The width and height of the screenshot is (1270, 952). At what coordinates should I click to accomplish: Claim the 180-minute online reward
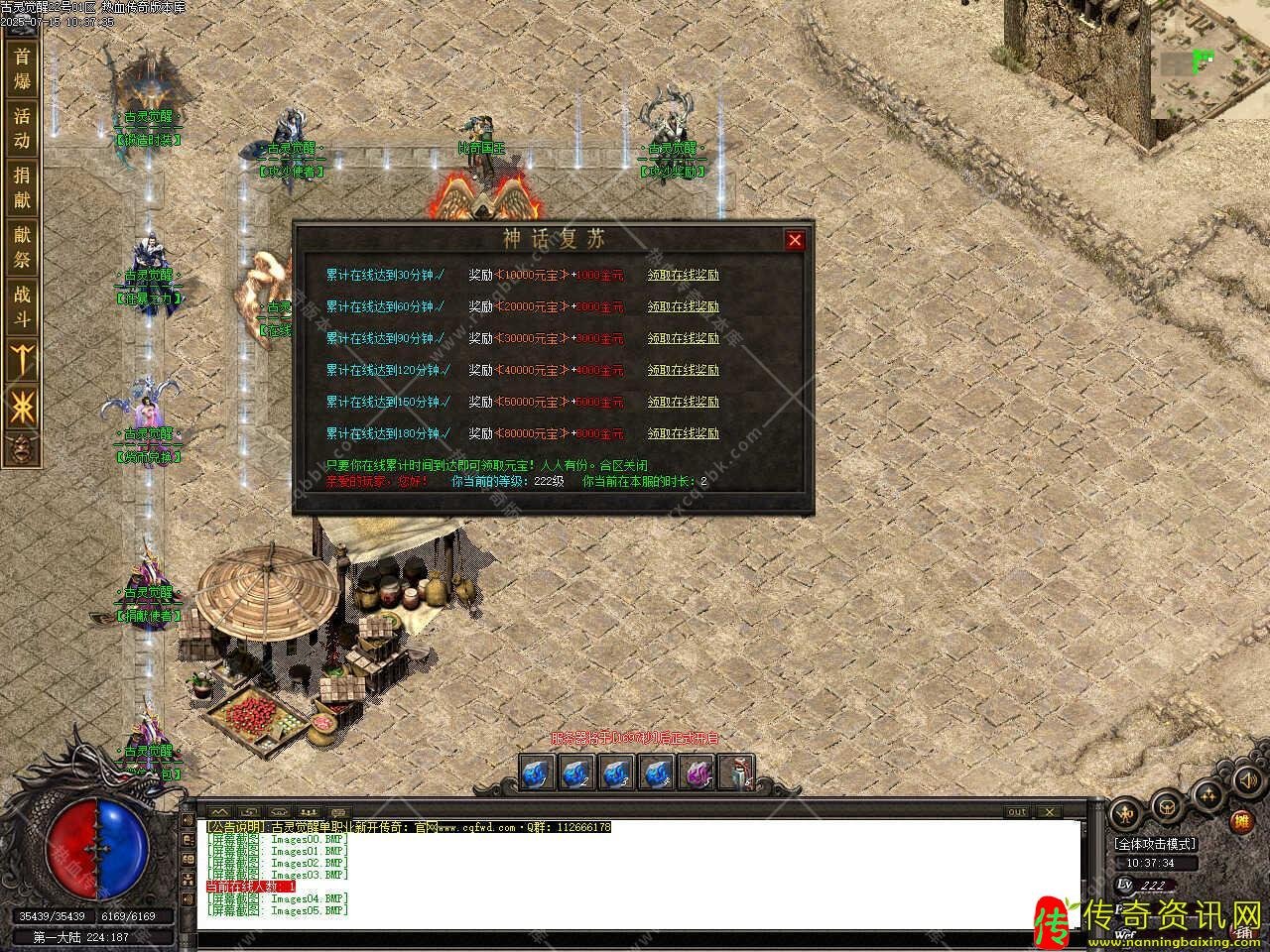click(x=684, y=433)
